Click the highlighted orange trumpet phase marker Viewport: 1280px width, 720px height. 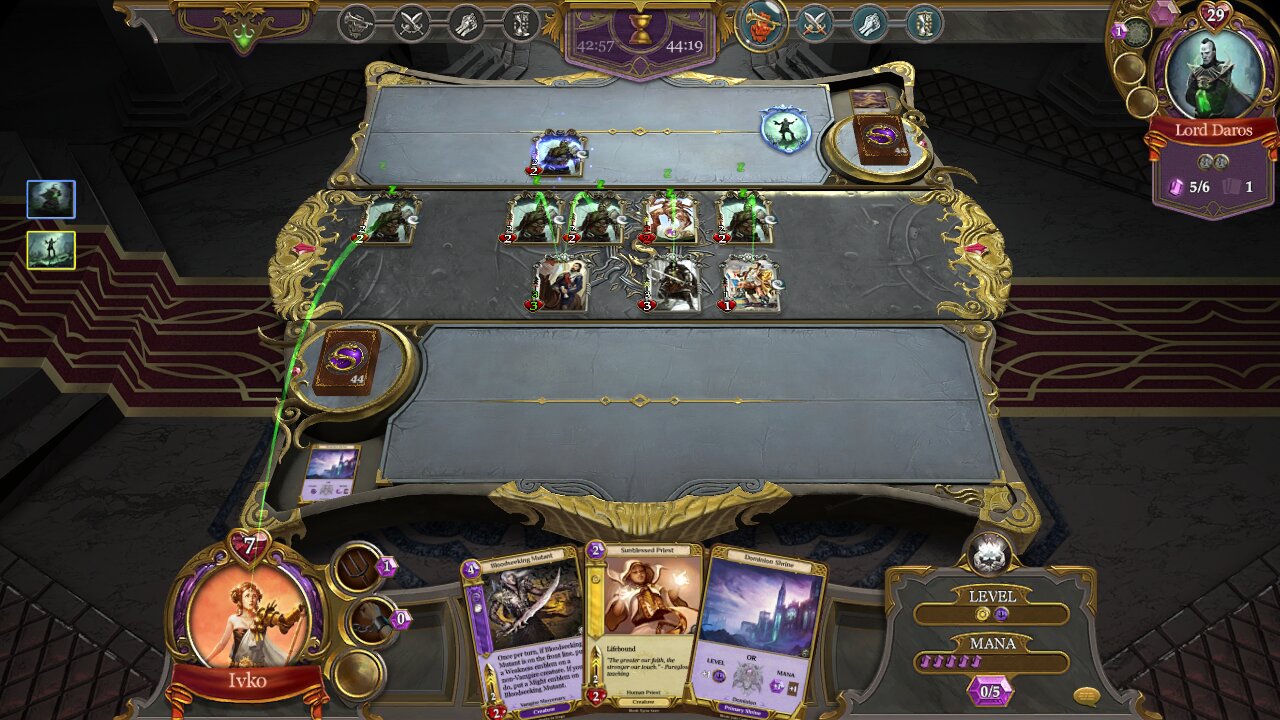[760, 23]
